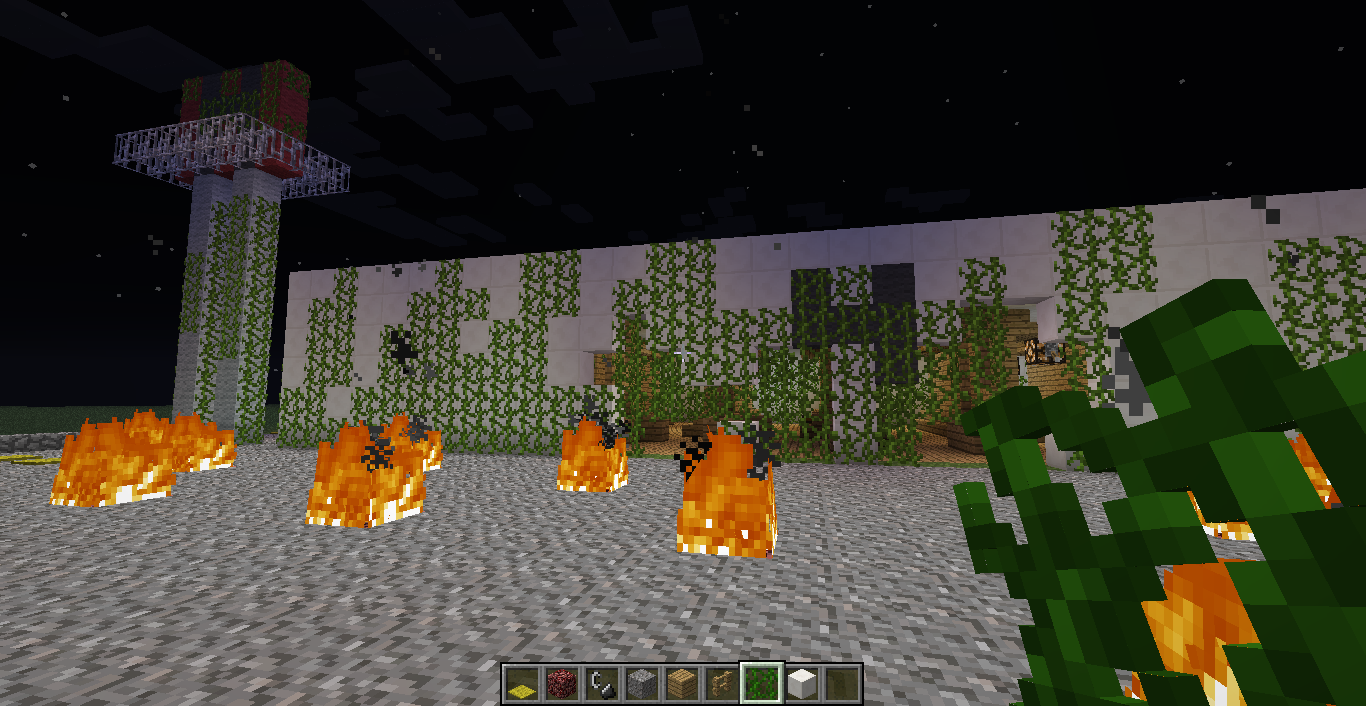Choose the red netherrack block slot
Image resolution: width=1366 pixels, height=706 pixels.
point(561,684)
